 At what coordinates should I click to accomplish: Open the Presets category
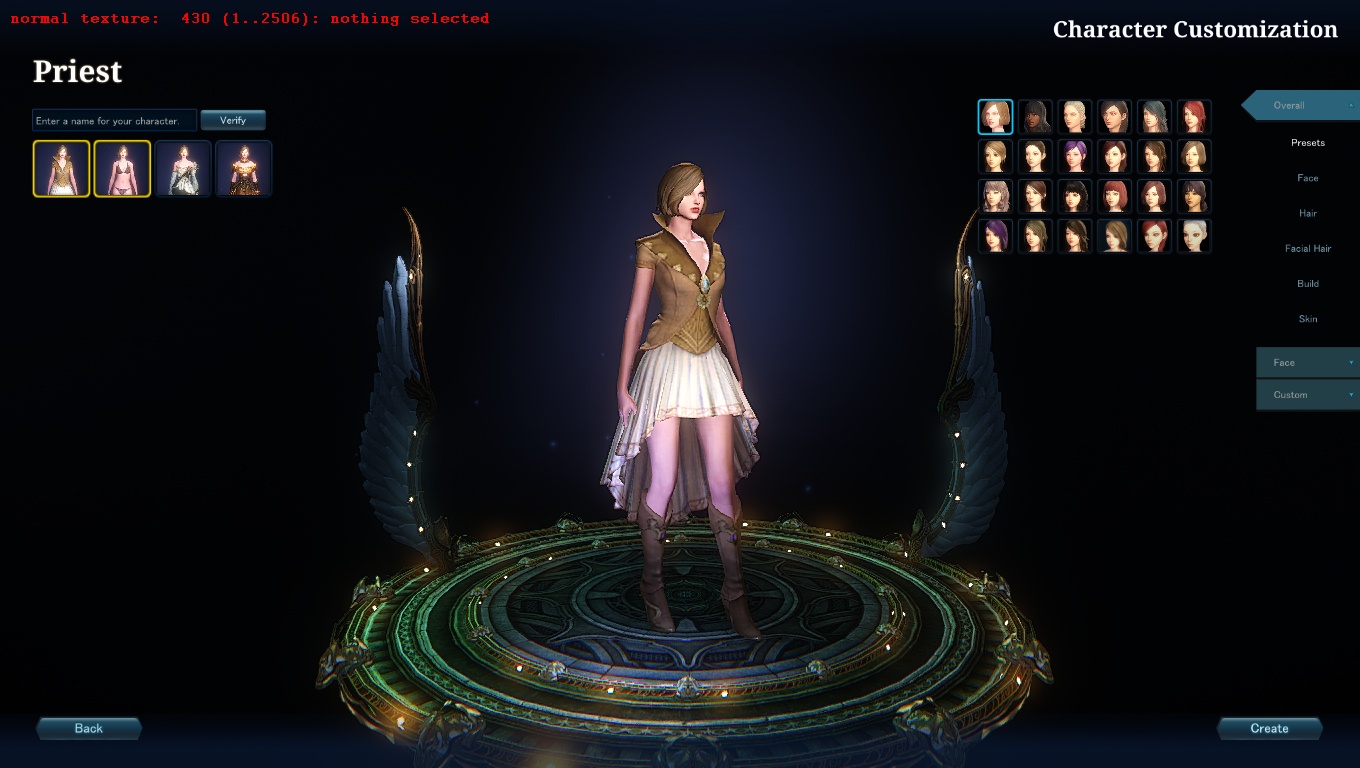coord(1307,143)
